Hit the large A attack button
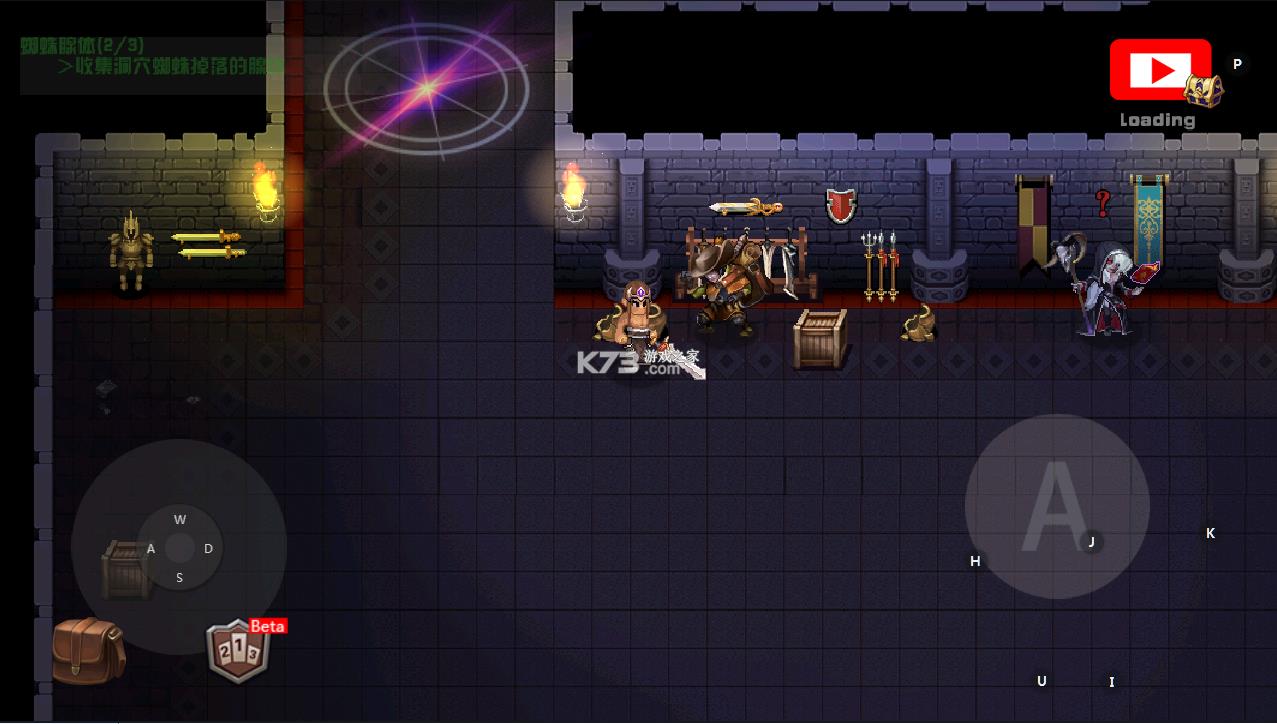This screenshot has width=1277, height=724. tap(1056, 506)
